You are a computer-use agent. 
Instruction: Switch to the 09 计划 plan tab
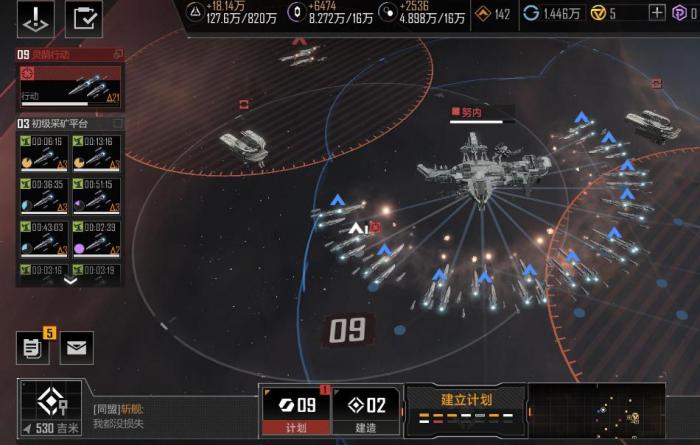coord(295,410)
